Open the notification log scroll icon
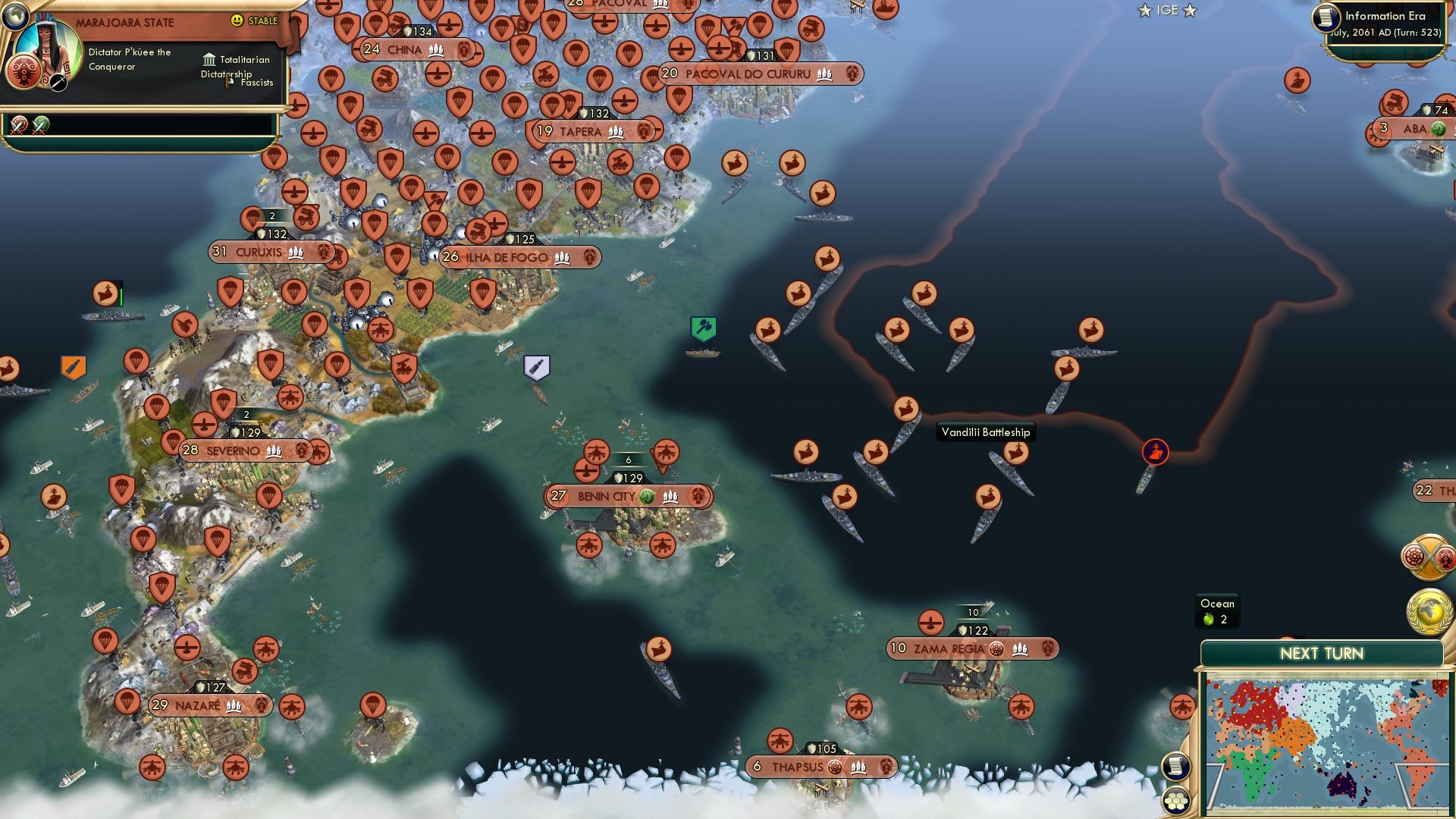Viewport: 1456px width, 819px height. pos(1176,766)
